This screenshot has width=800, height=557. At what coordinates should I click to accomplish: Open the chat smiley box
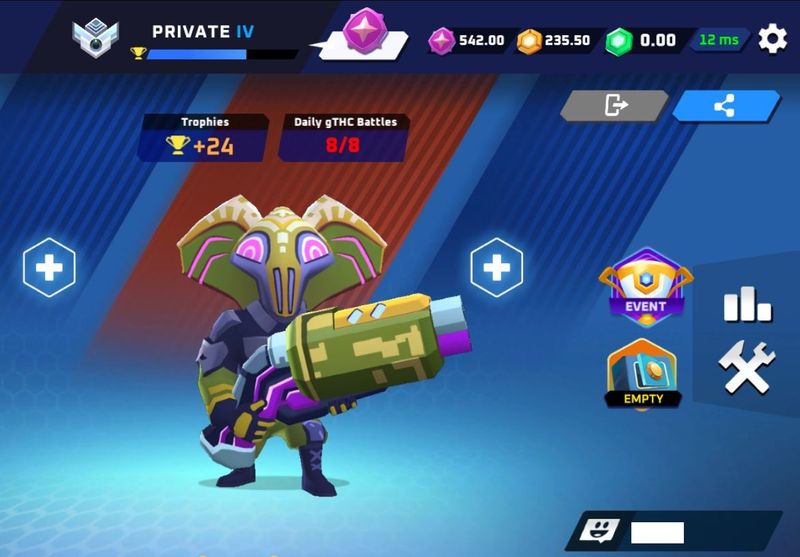(x=600, y=531)
